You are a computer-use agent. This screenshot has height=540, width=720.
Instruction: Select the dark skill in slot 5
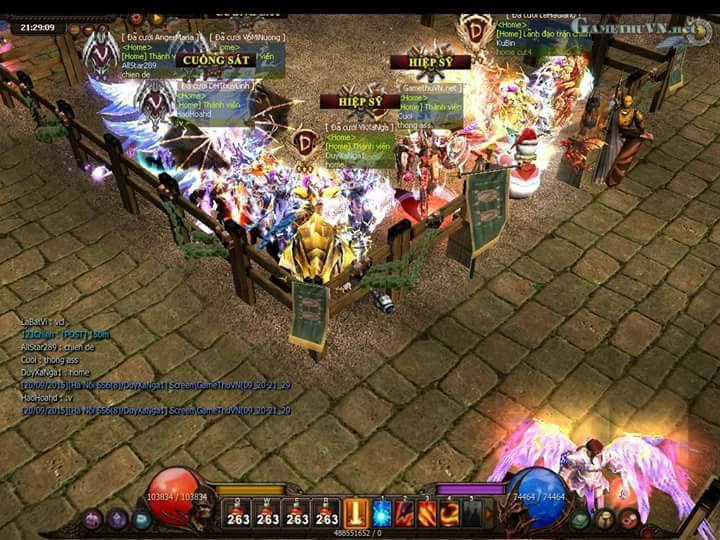click(x=471, y=514)
